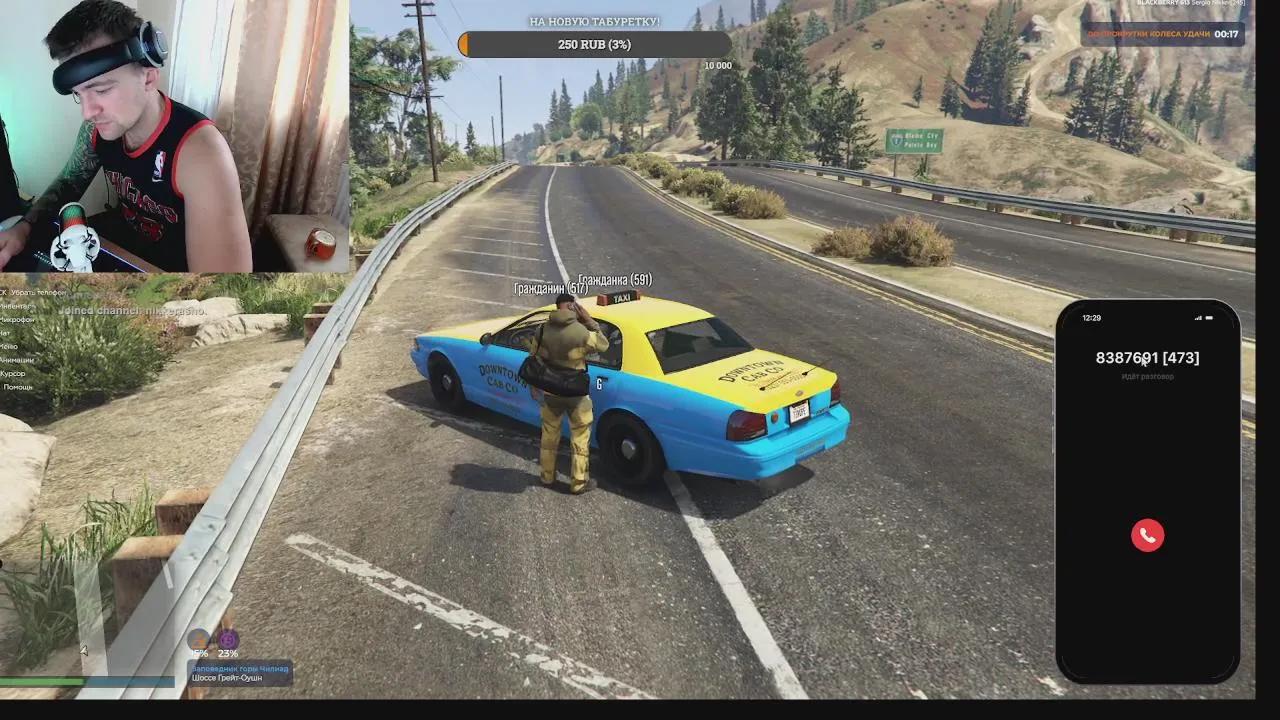Tap the red end-call button on the phone
Image resolution: width=1280 pixels, height=720 pixels.
[x=1147, y=535]
